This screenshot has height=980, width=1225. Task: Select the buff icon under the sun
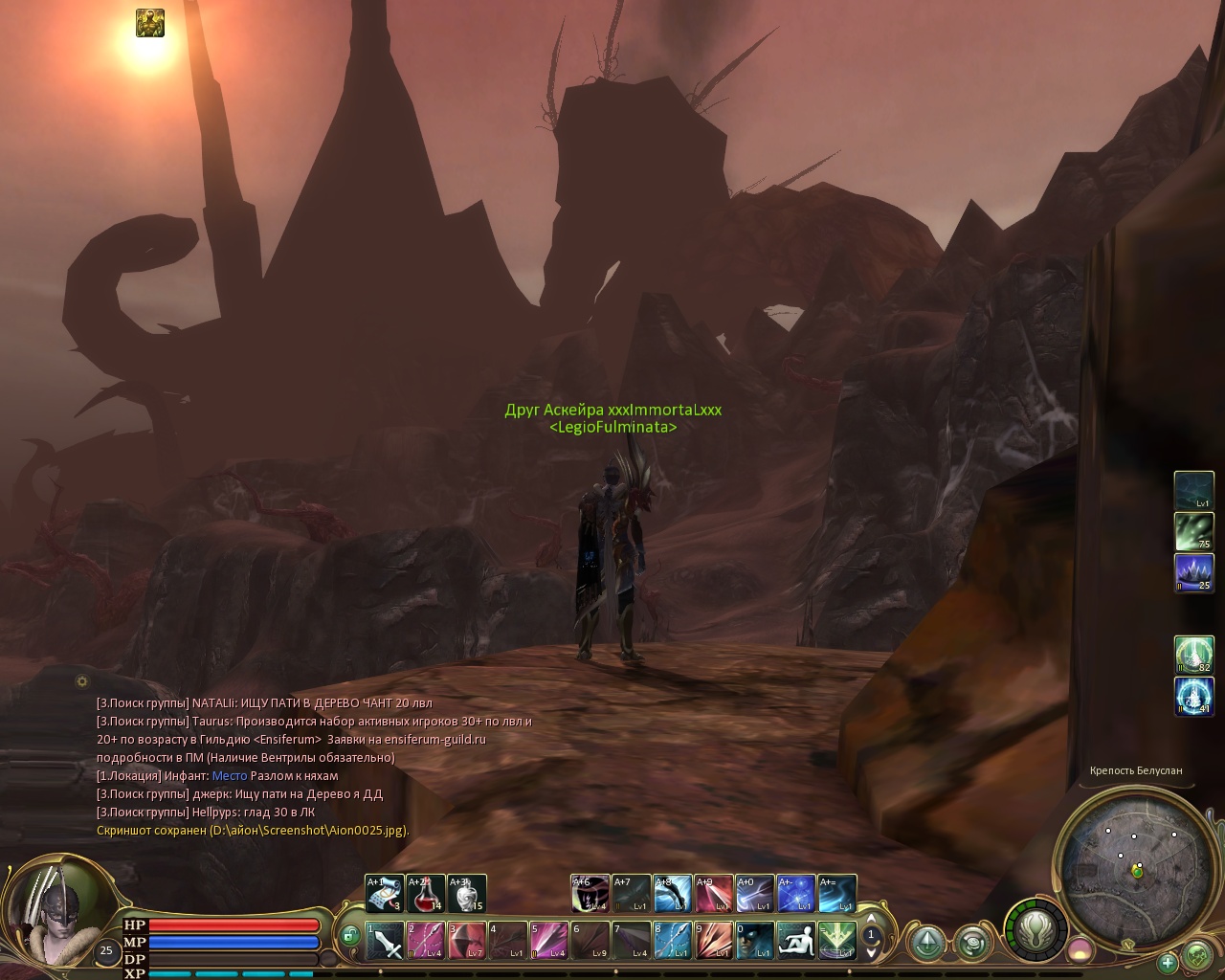(149, 23)
